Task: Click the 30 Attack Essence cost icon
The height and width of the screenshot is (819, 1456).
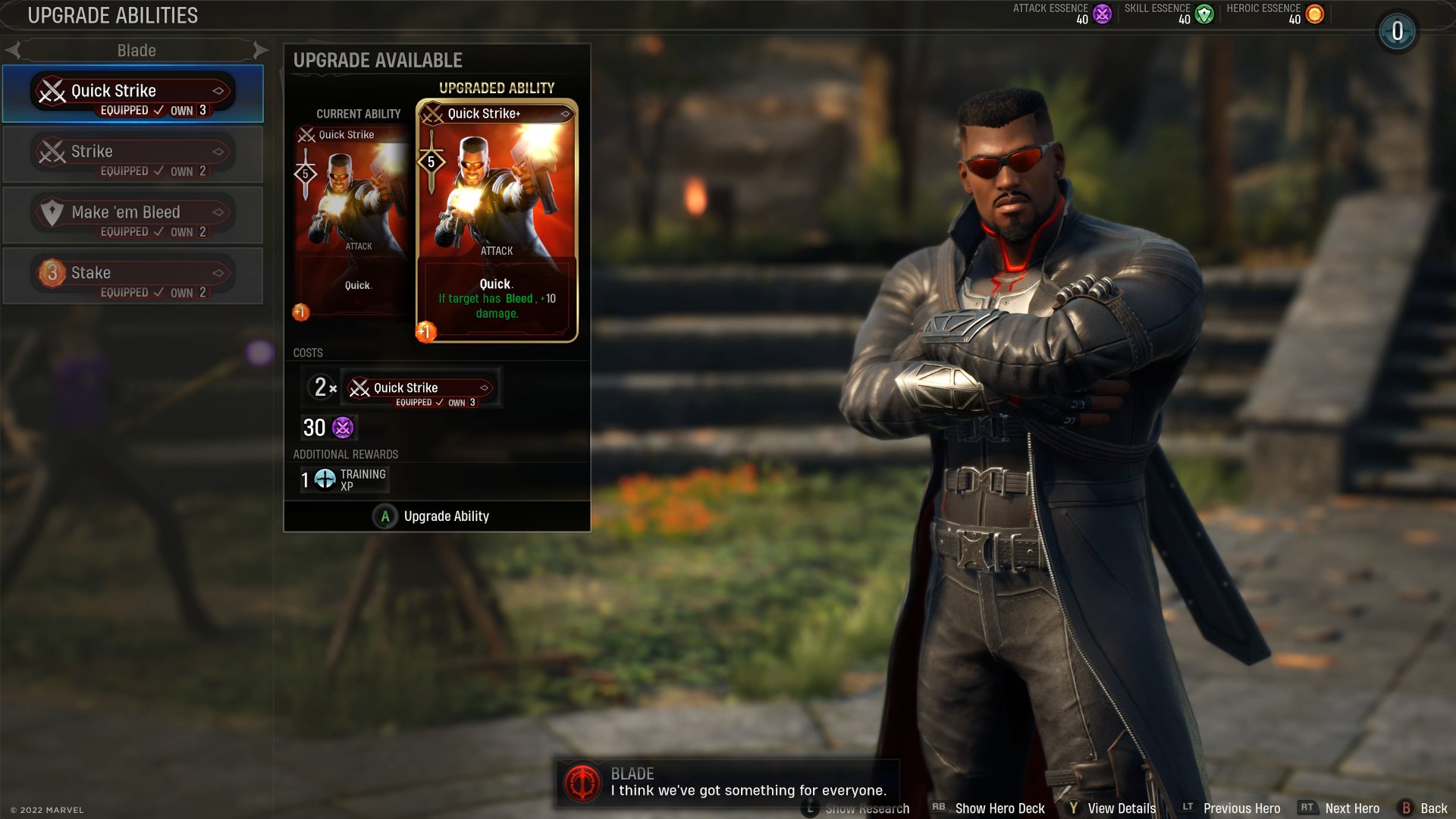Action: coord(342,428)
